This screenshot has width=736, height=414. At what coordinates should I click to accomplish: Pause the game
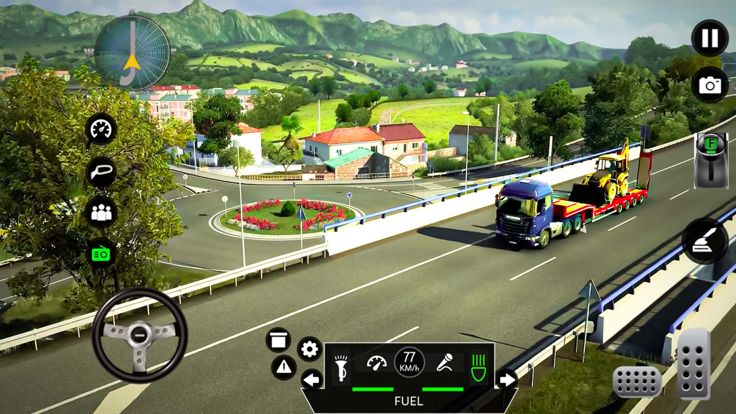pos(709,38)
